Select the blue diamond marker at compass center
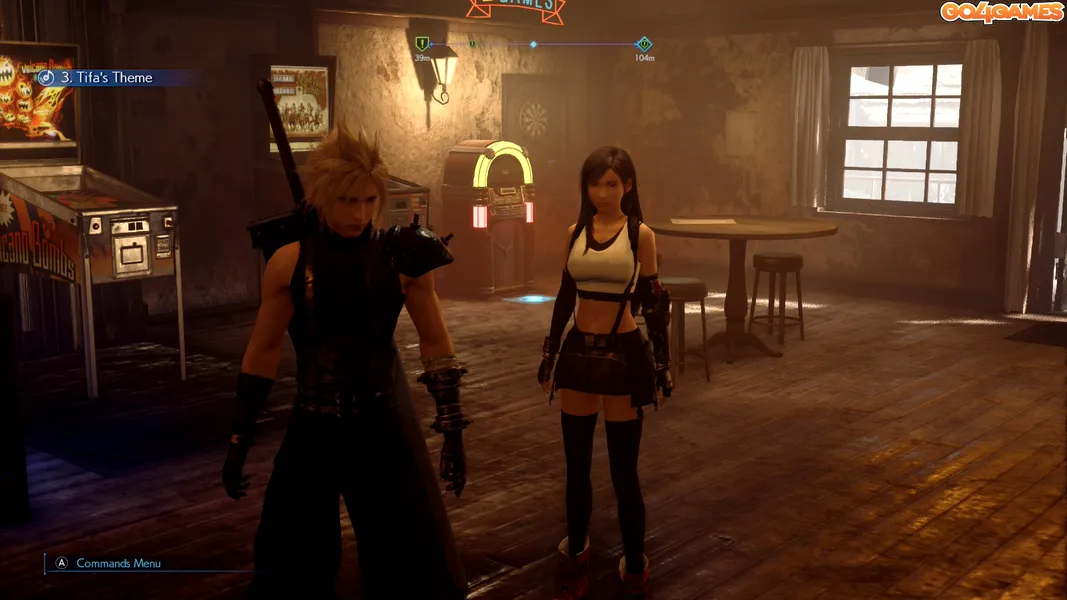1067x600 pixels. coord(533,44)
